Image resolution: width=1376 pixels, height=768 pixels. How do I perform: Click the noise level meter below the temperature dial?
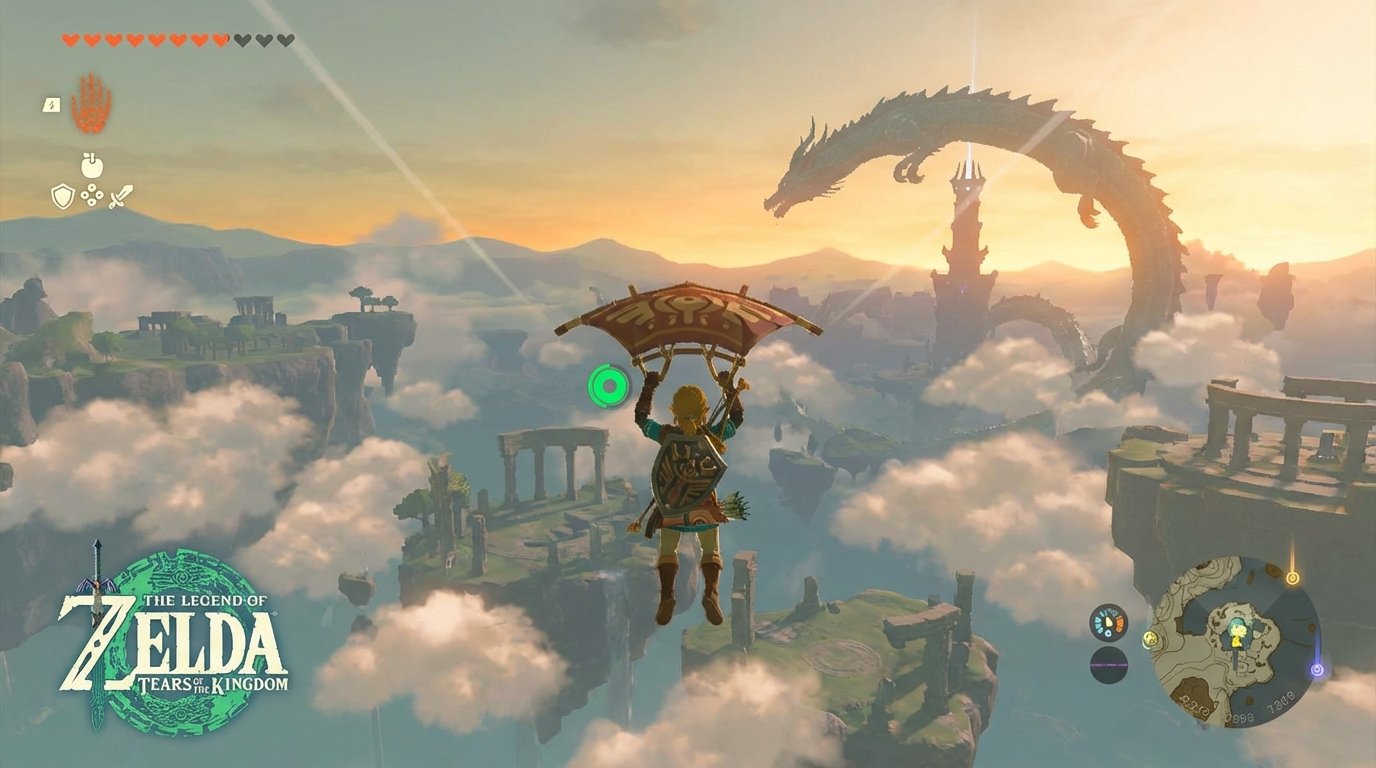[x=1109, y=665]
